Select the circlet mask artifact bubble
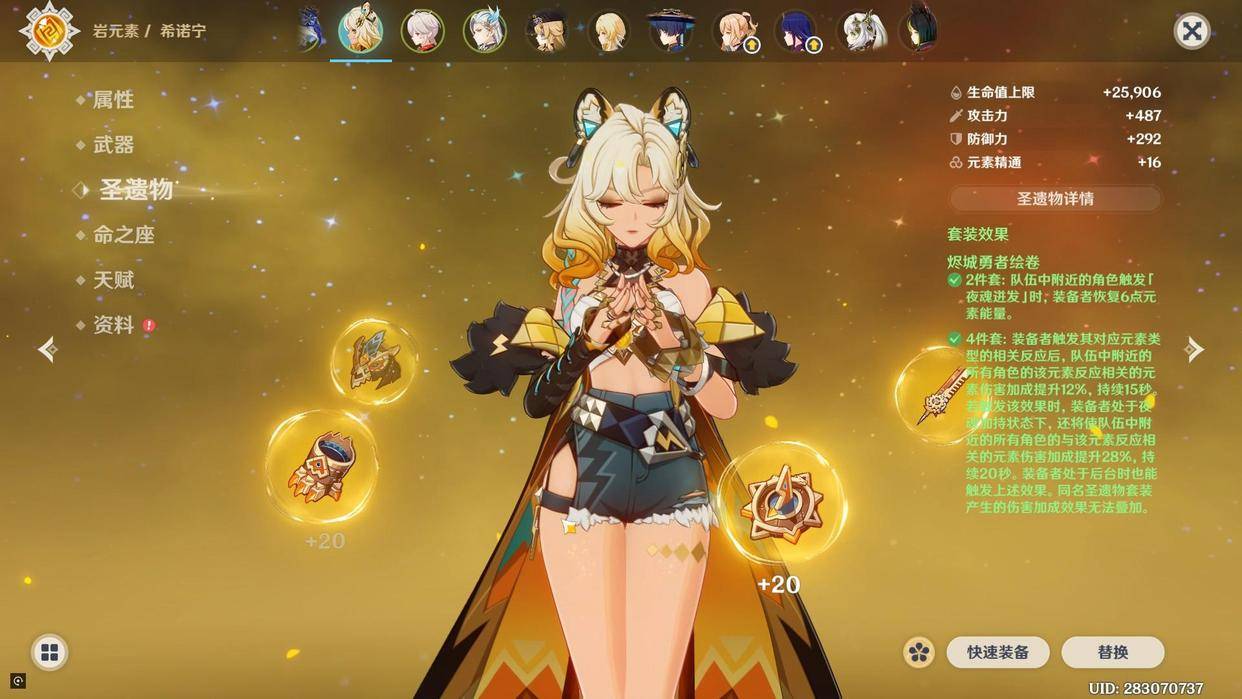The width and height of the screenshot is (1242, 699). click(x=374, y=361)
